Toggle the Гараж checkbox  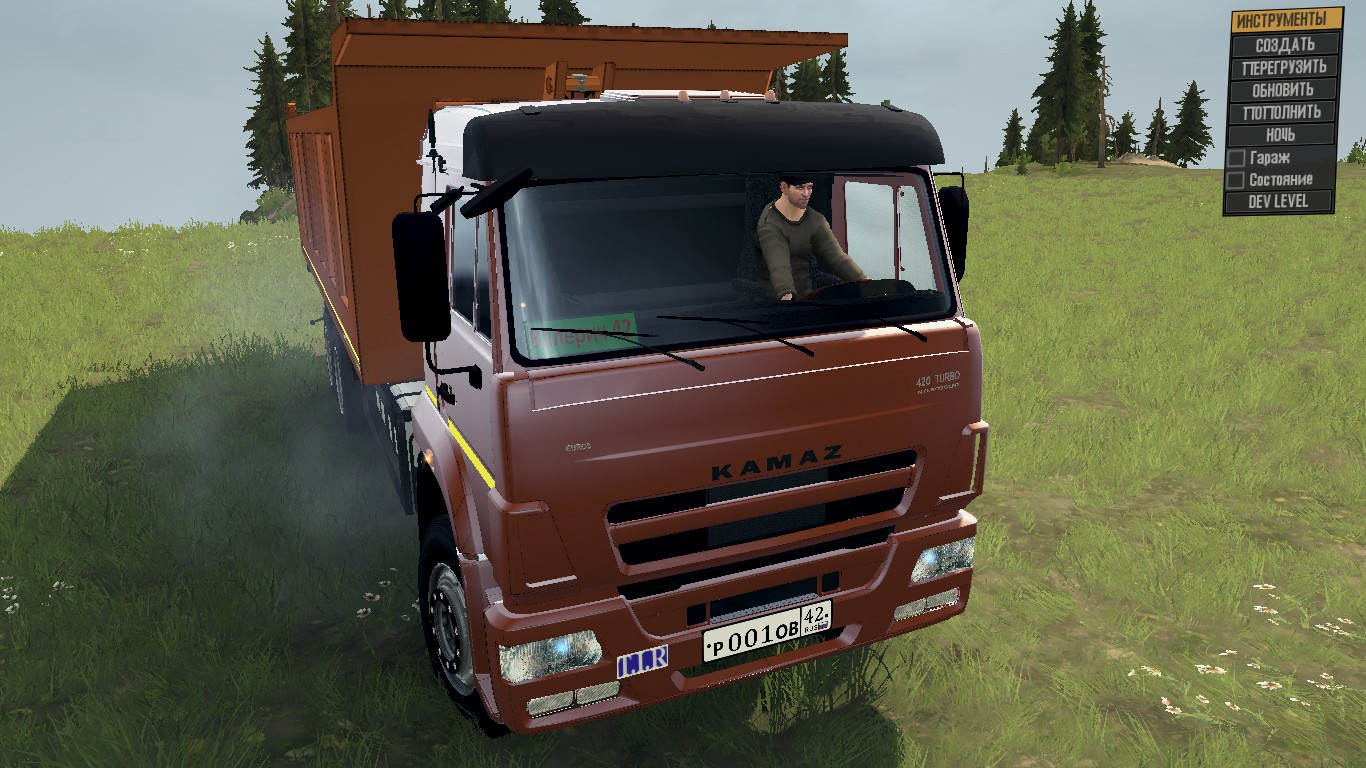[x=1237, y=158]
